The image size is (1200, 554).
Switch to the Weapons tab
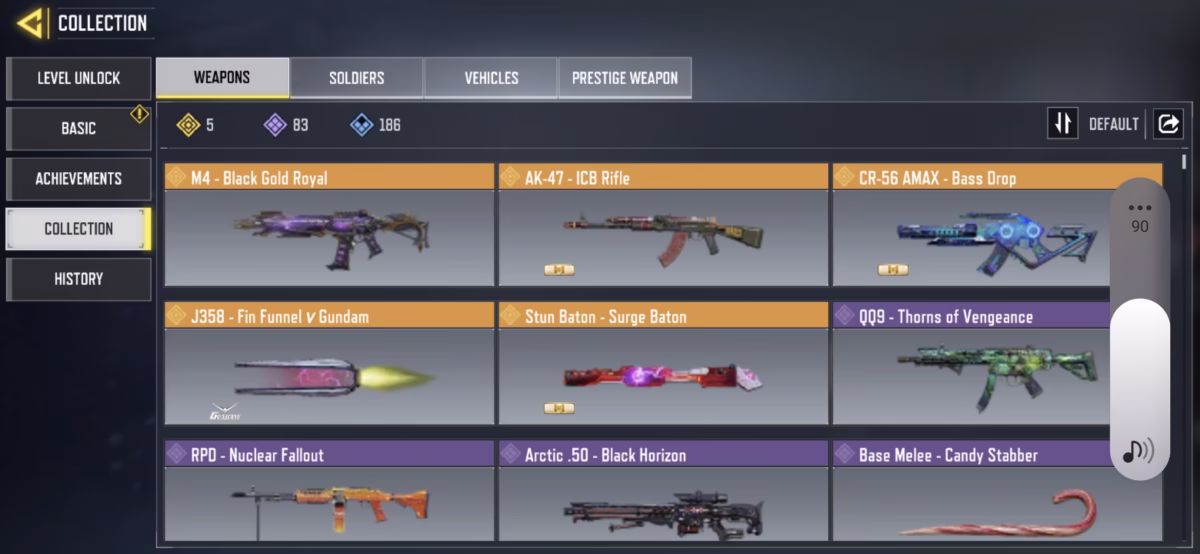(x=222, y=78)
